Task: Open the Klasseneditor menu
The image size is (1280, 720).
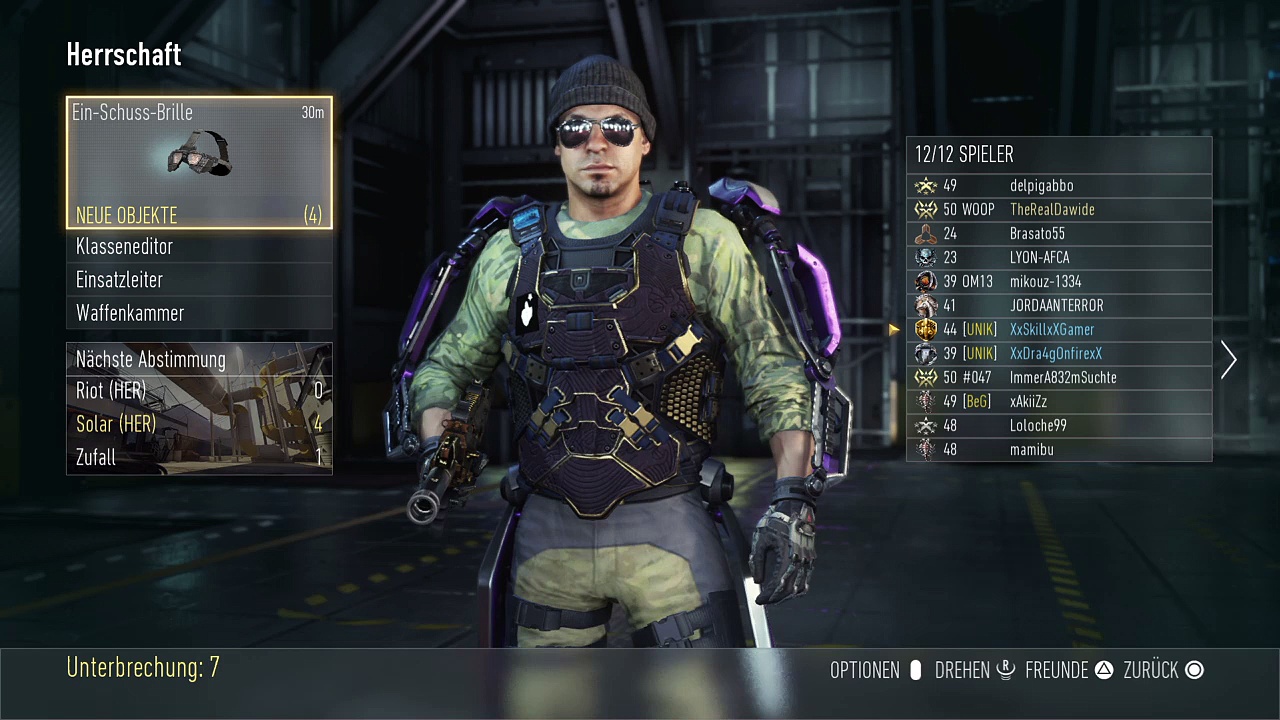Action: pos(199,247)
